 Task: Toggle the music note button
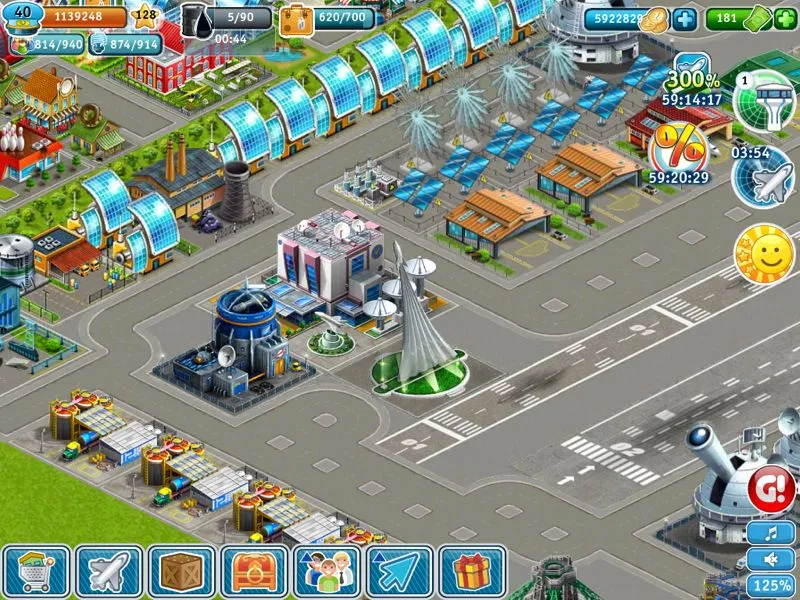point(772,532)
